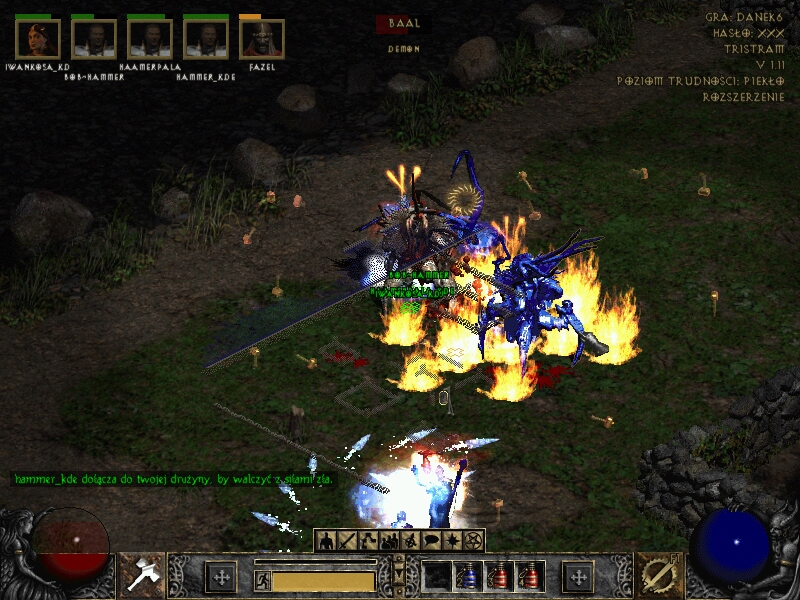This screenshot has height=600, width=800.
Task: Open the message log speech bubble icon
Action: [431, 541]
